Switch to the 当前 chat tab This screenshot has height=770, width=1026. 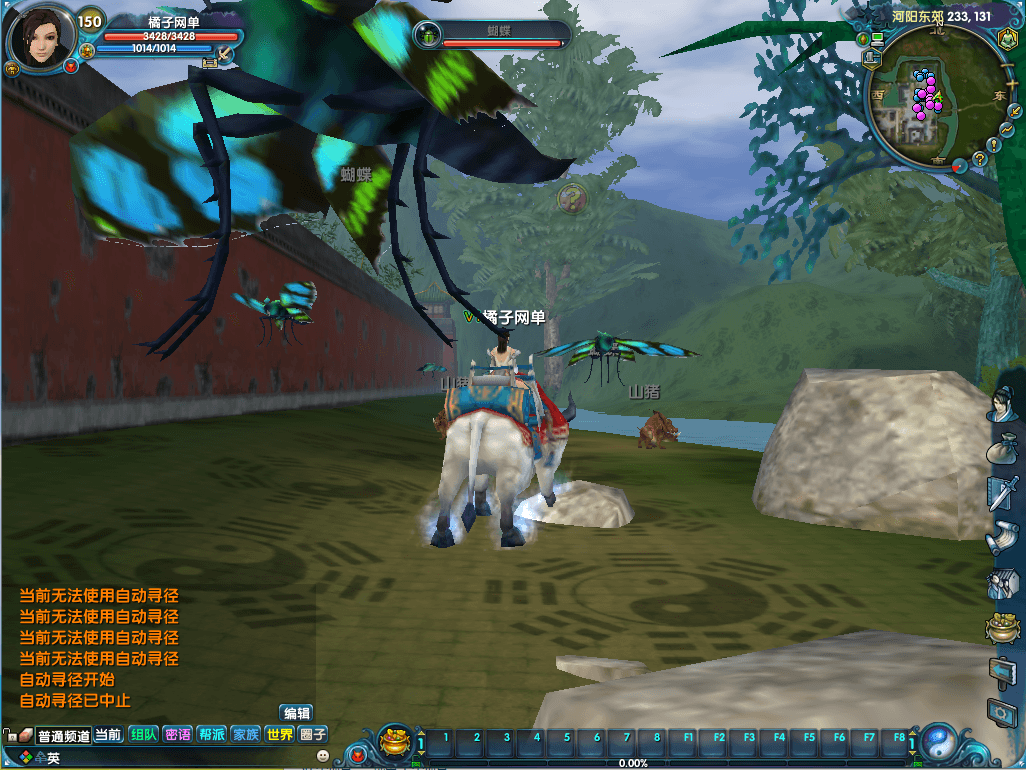pos(108,735)
